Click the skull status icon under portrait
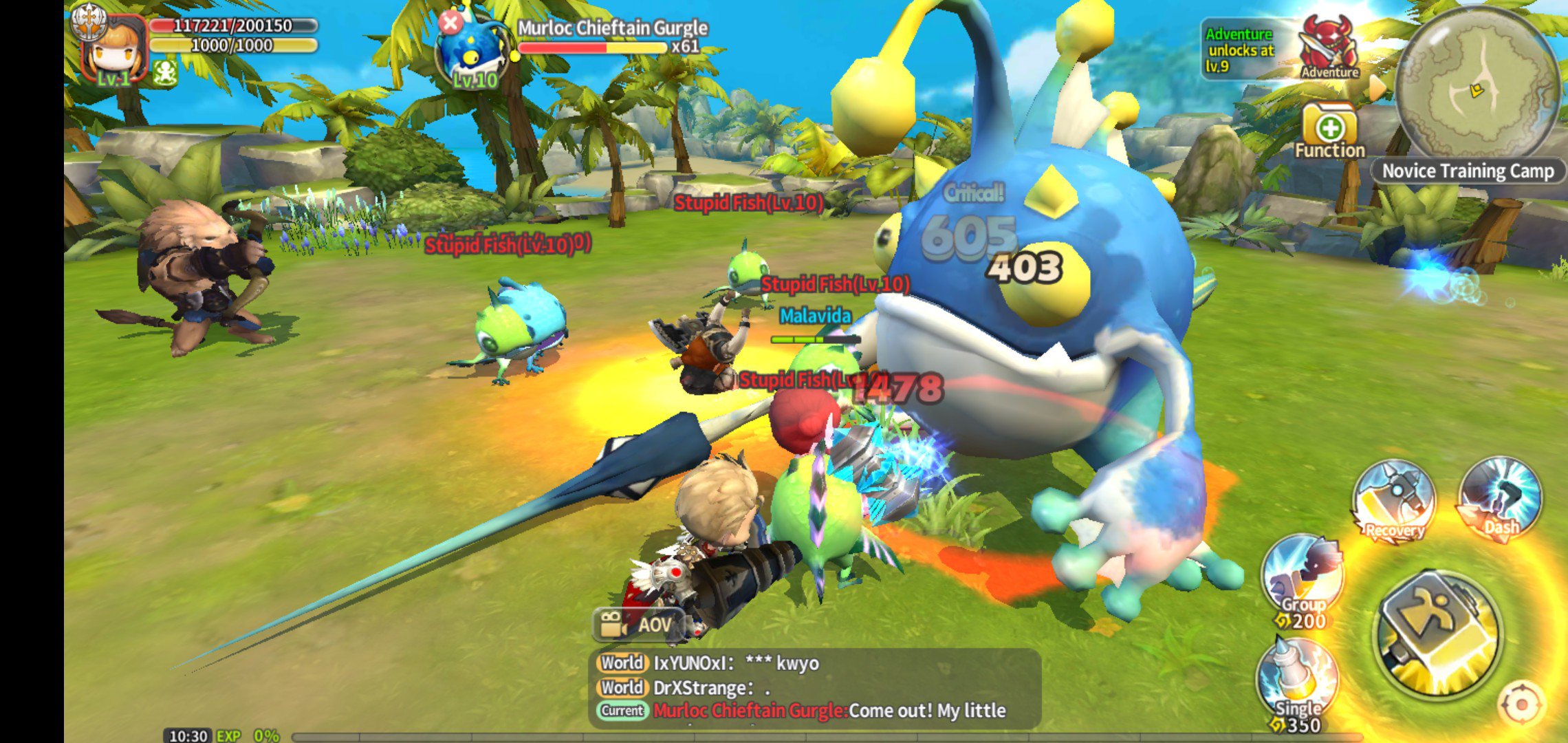The image size is (1568, 743). pos(165,72)
